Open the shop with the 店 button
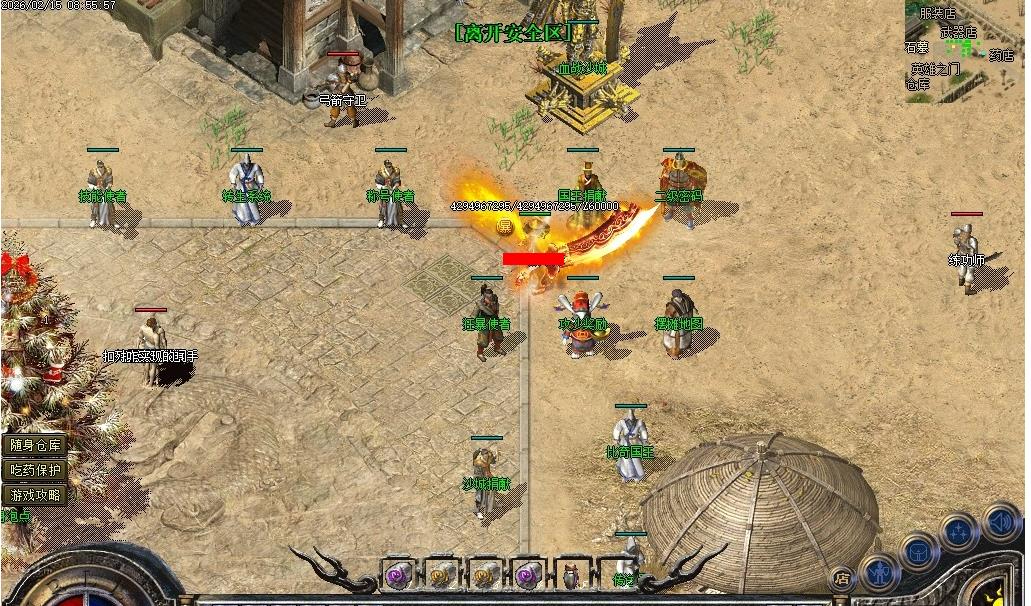Image resolution: width=1031 pixels, height=606 pixels. [843, 577]
